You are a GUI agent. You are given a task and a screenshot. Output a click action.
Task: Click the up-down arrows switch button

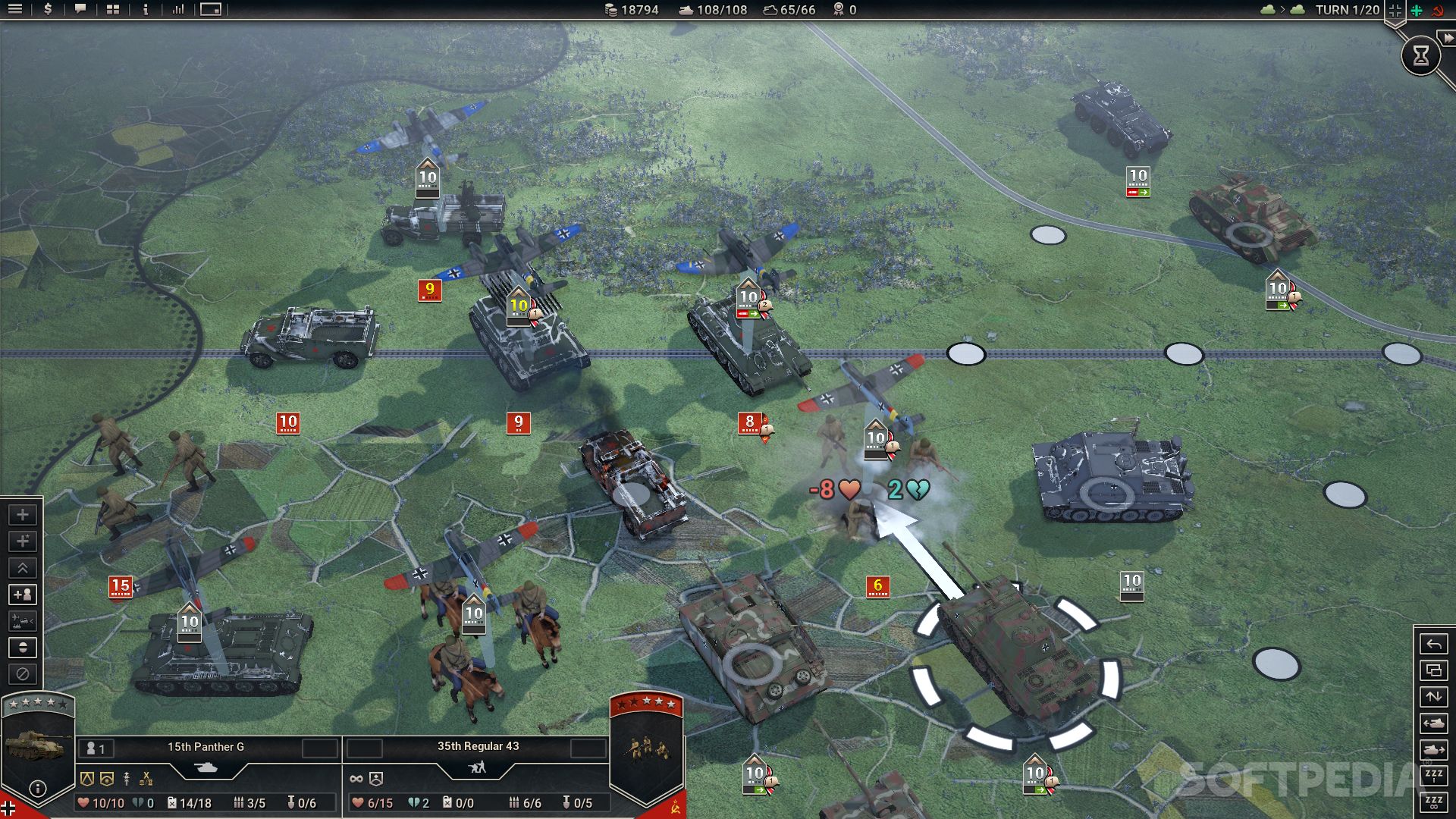tap(1433, 696)
